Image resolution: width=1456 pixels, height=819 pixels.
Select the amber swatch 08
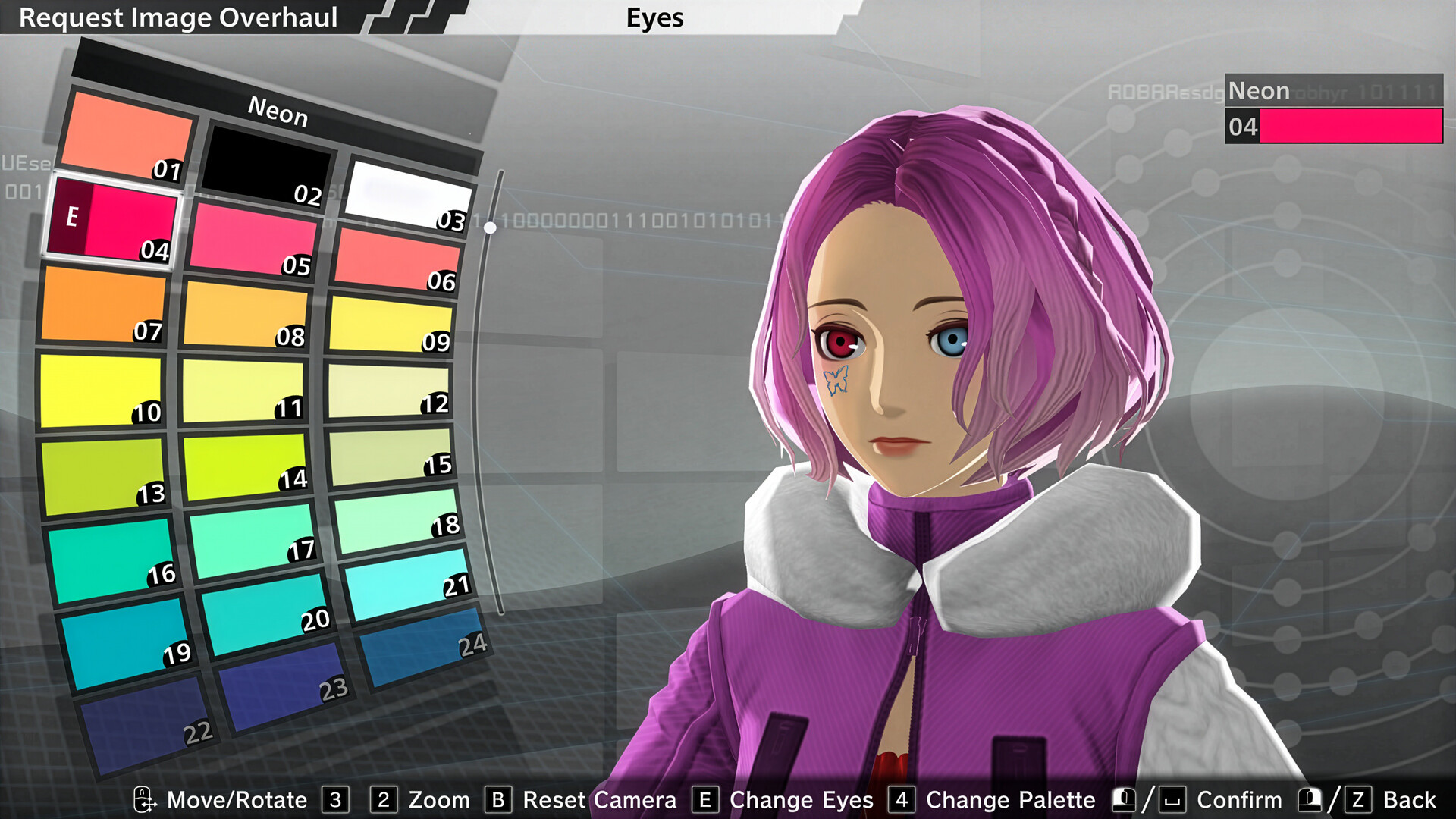coord(244,314)
